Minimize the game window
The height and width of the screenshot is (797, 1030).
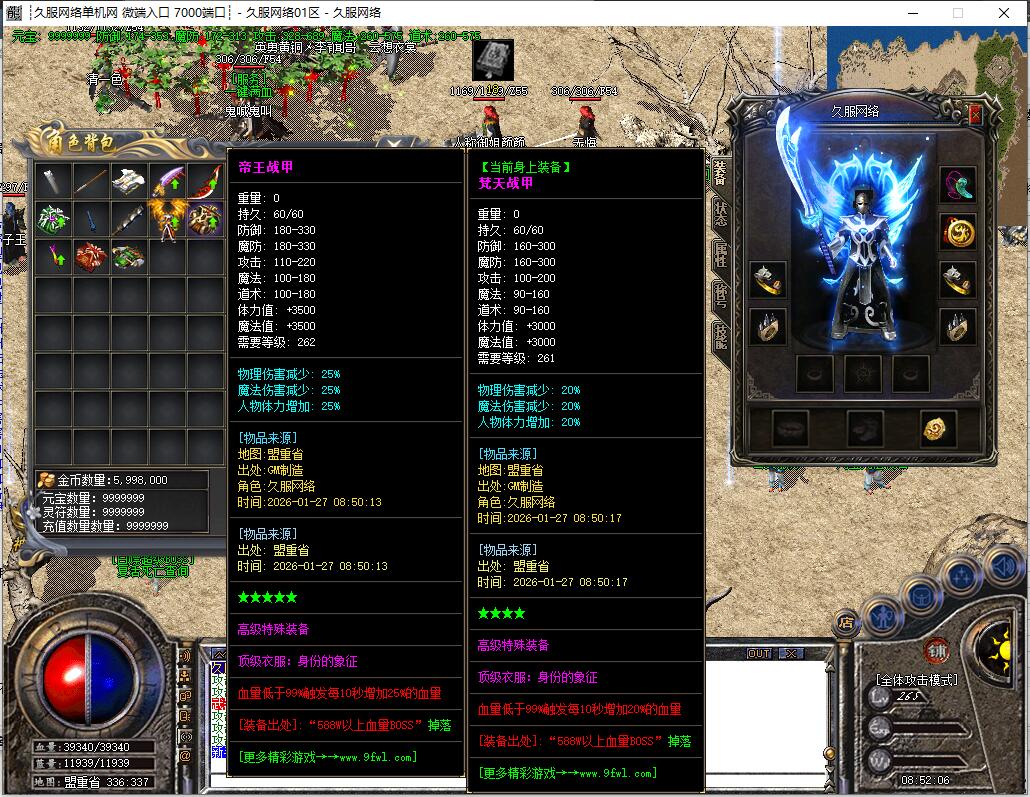912,13
